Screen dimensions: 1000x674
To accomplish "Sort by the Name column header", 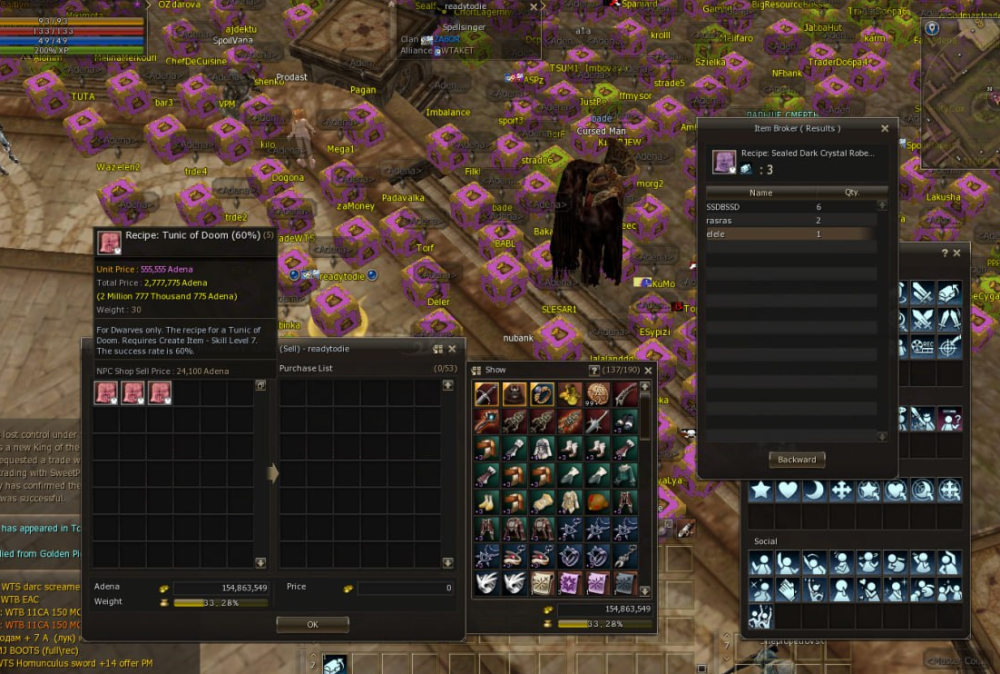I will point(761,192).
